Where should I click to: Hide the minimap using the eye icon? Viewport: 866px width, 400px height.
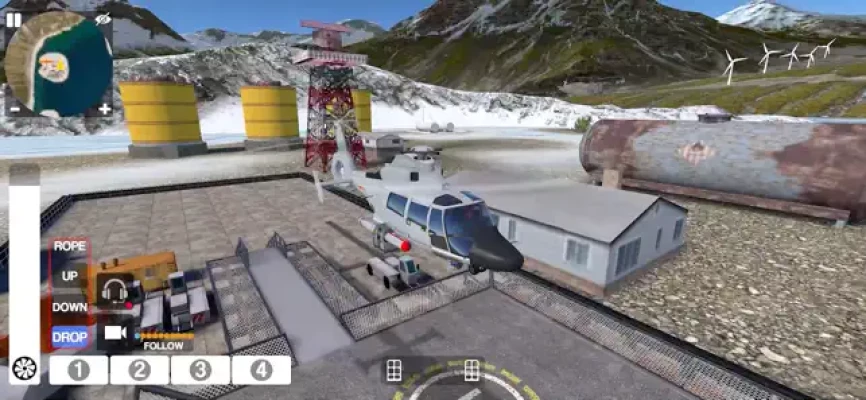(x=104, y=19)
